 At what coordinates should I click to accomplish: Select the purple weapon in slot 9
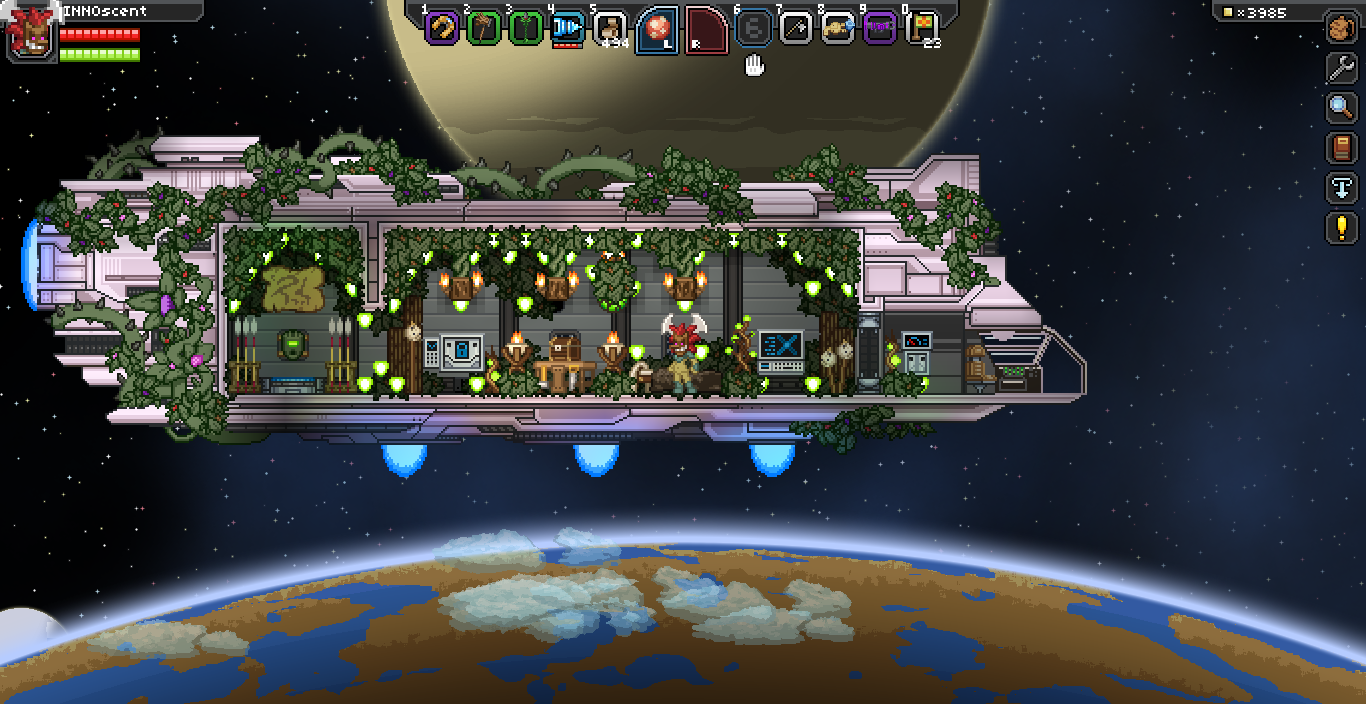[x=880, y=28]
